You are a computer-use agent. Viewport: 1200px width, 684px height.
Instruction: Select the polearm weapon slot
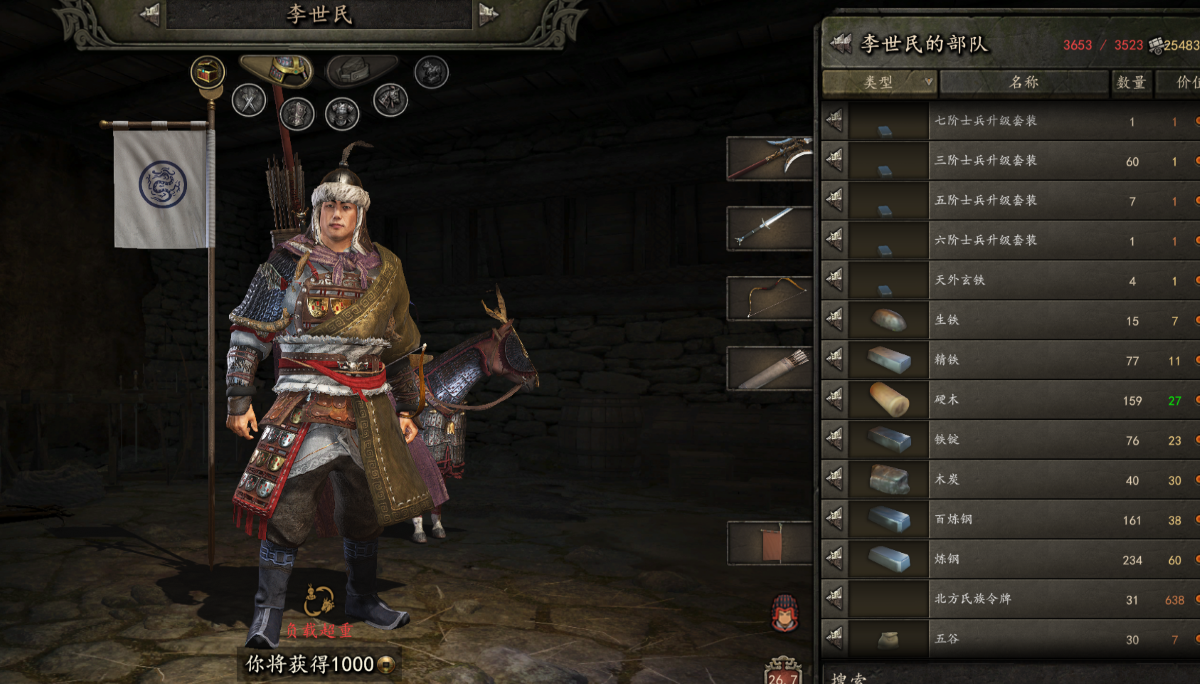(769, 158)
